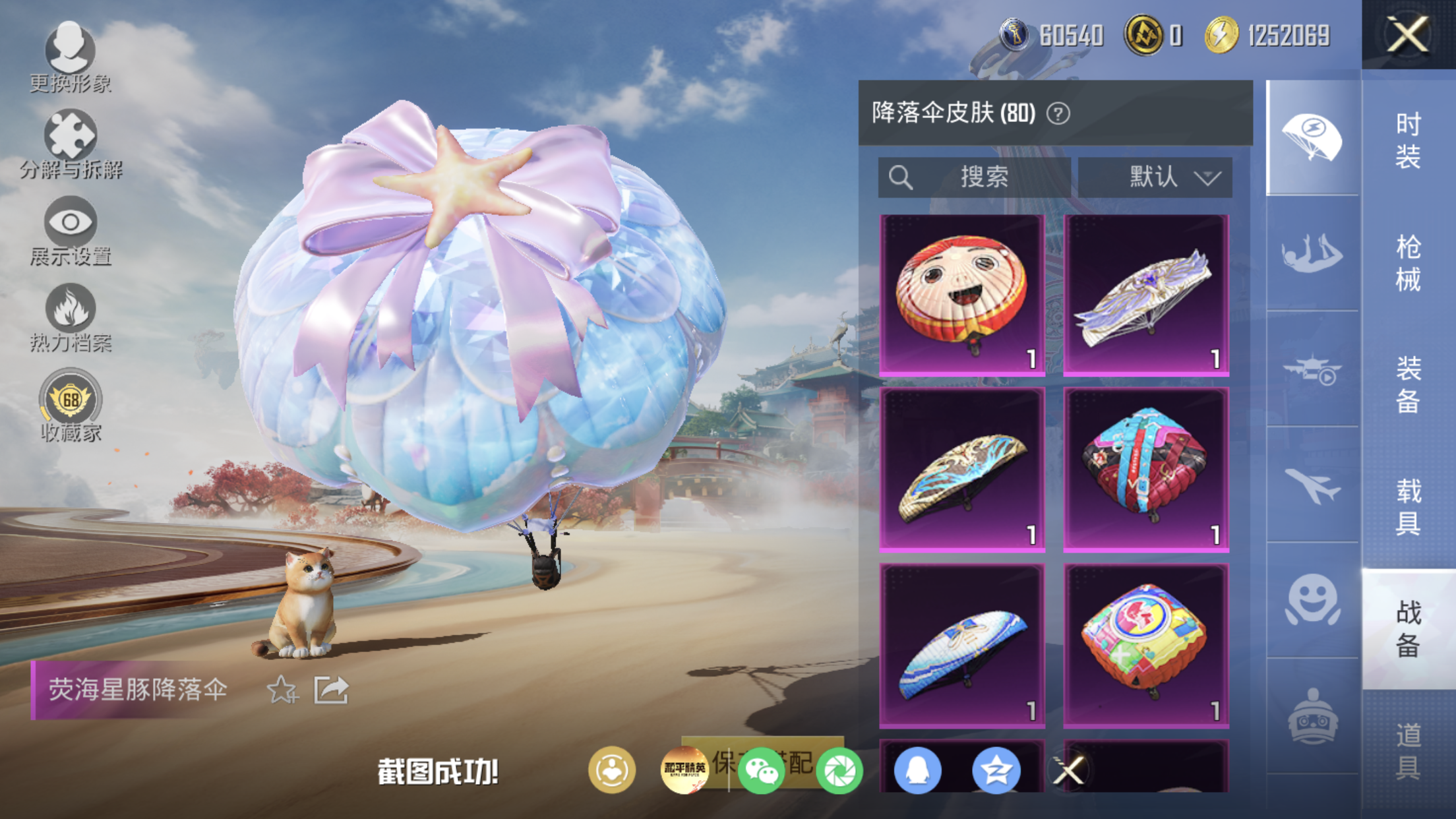Select the white winged parachute skin
Viewport: 1456px width, 819px height.
[x=1146, y=295]
